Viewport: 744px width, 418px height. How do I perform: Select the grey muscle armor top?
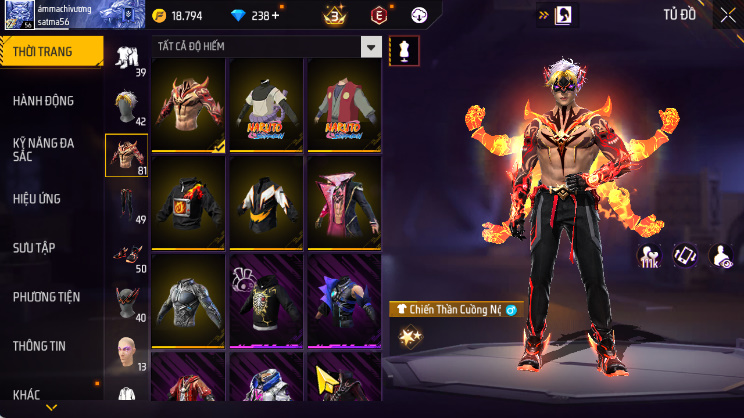(188, 300)
